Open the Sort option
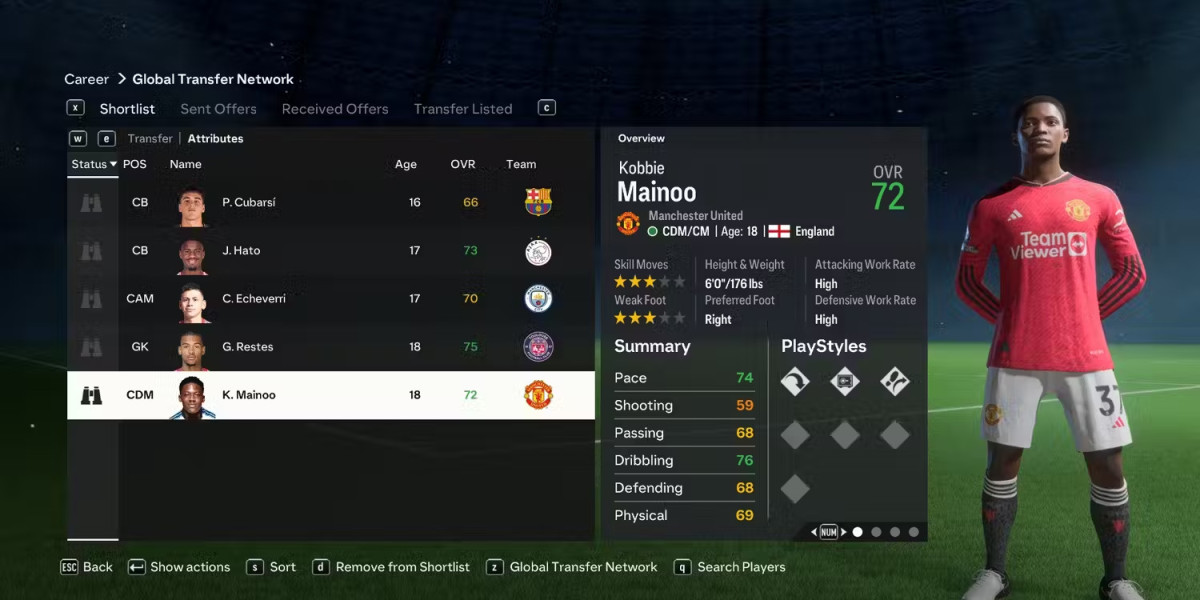 tap(271, 567)
